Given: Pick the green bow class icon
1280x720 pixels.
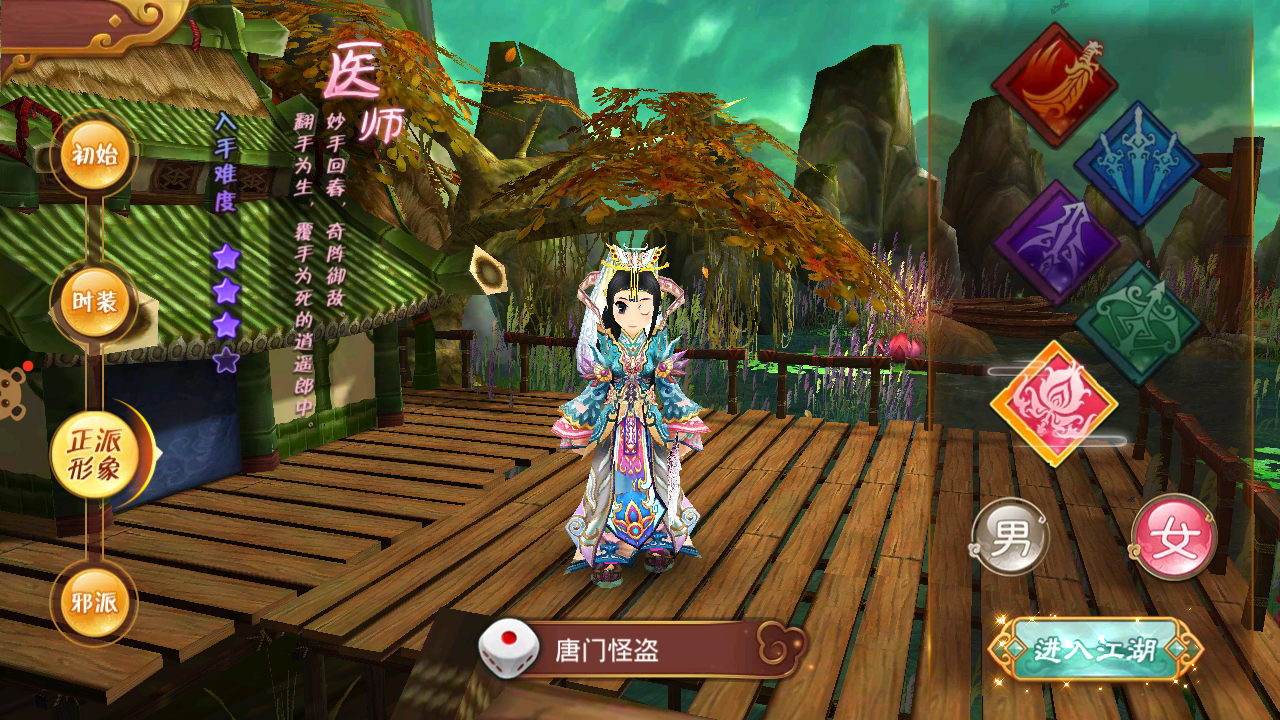Looking at the screenshot, I should point(1138,322).
